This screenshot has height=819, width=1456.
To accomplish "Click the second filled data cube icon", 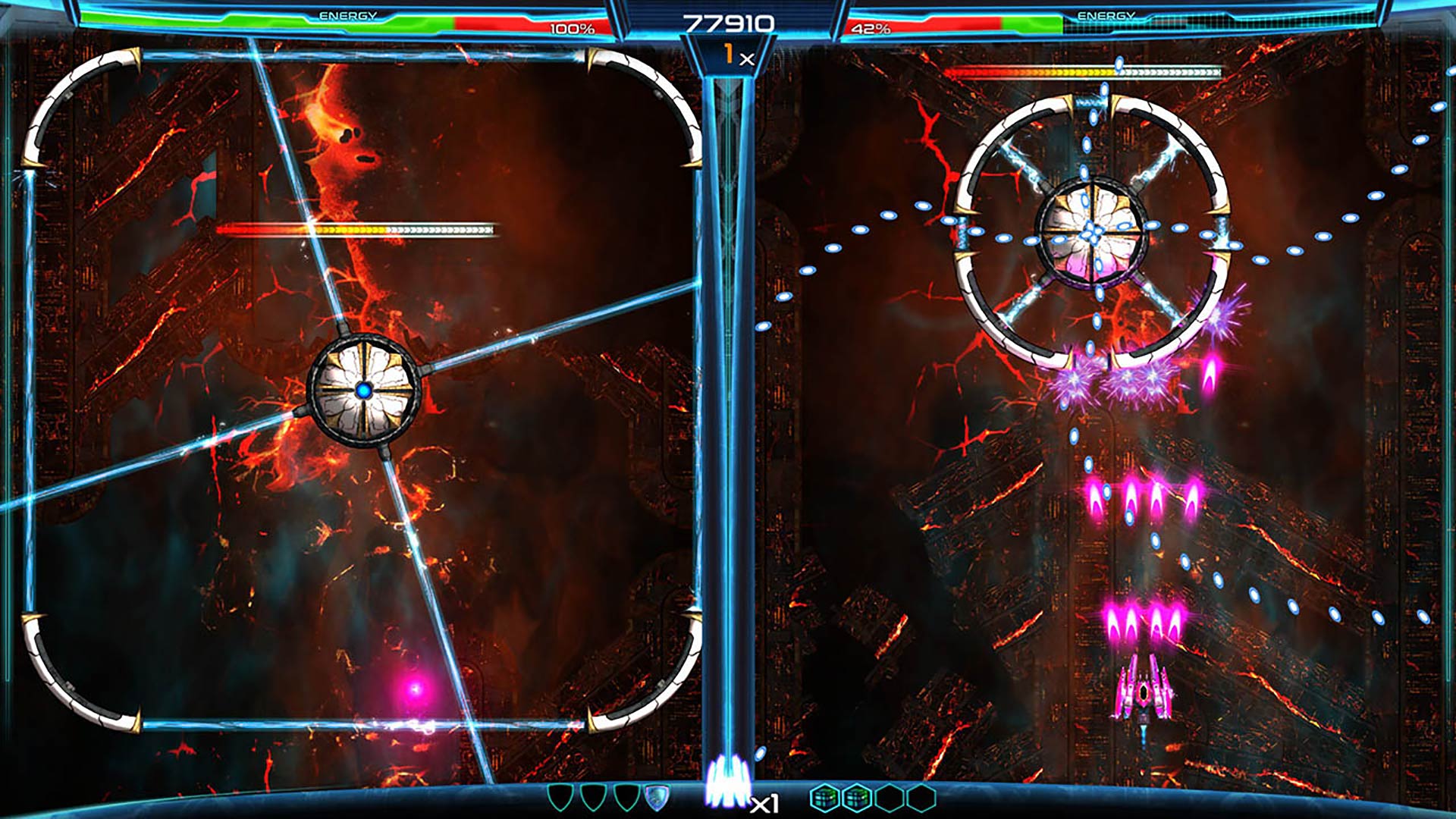I will (x=857, y=795).
